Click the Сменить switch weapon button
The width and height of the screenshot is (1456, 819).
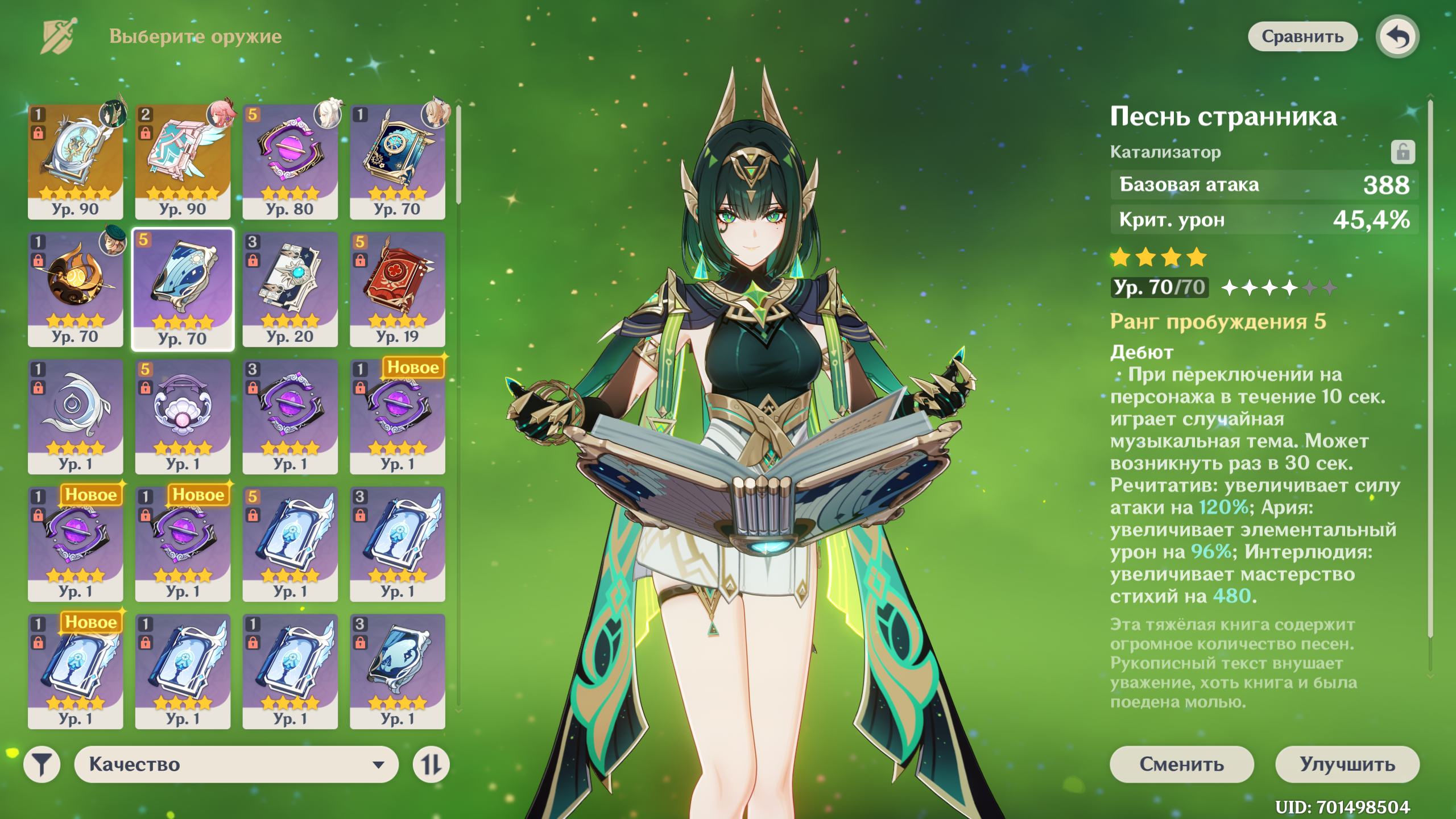[x=1181, y=764]
